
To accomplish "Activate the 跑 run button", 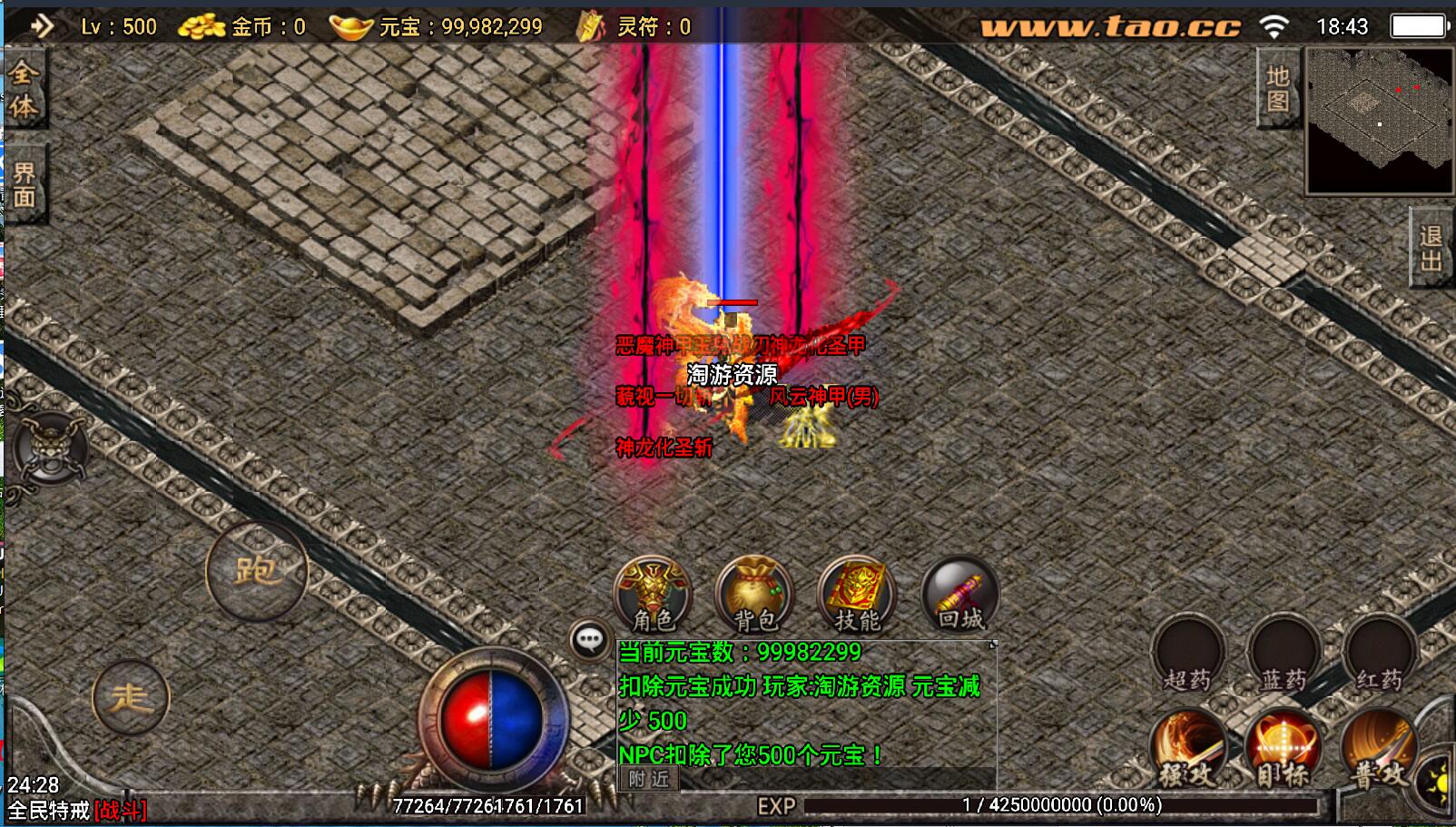I will (x=257, y=570).
